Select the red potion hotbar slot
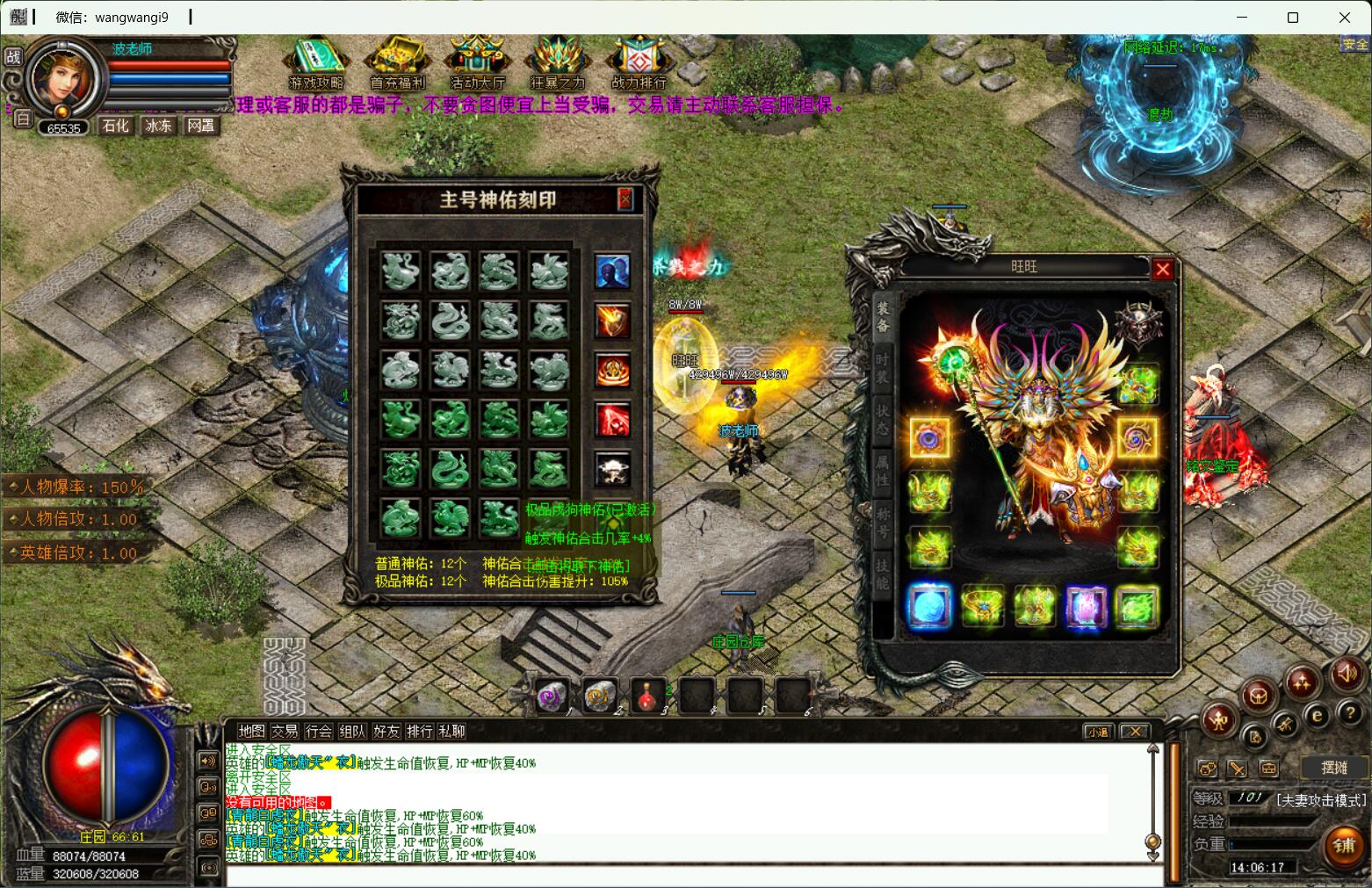 pos(647,696)
